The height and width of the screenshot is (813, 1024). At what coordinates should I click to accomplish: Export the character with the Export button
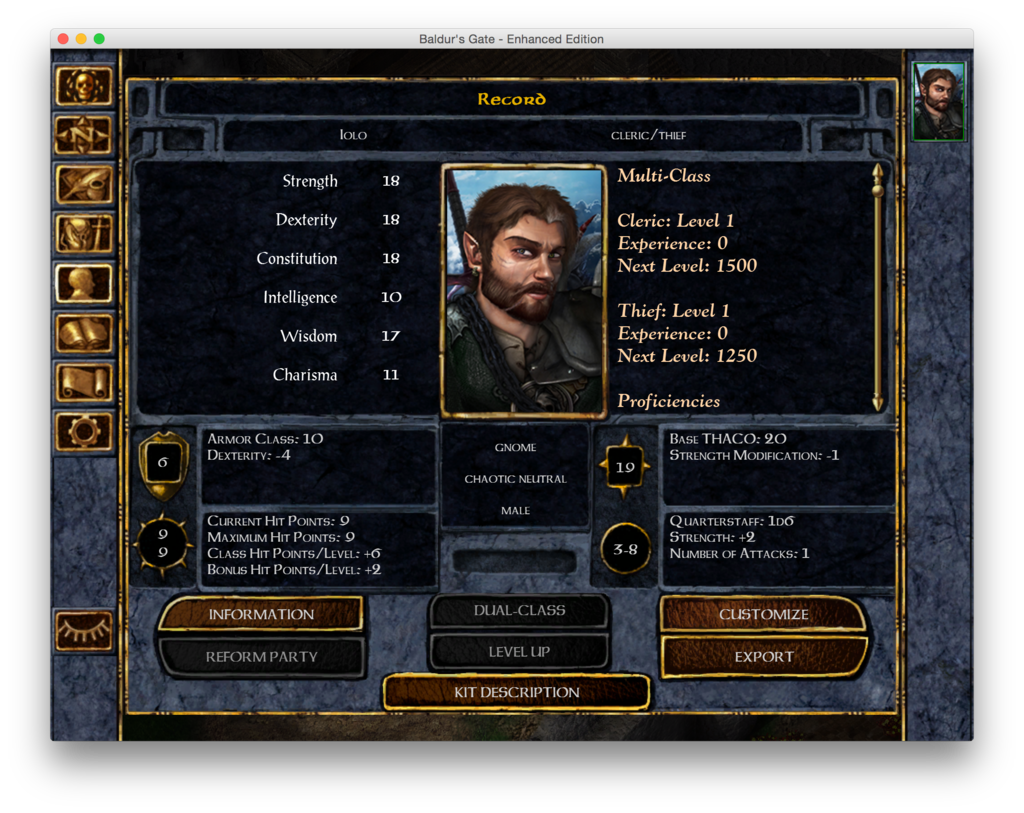[x=763, y=657]
